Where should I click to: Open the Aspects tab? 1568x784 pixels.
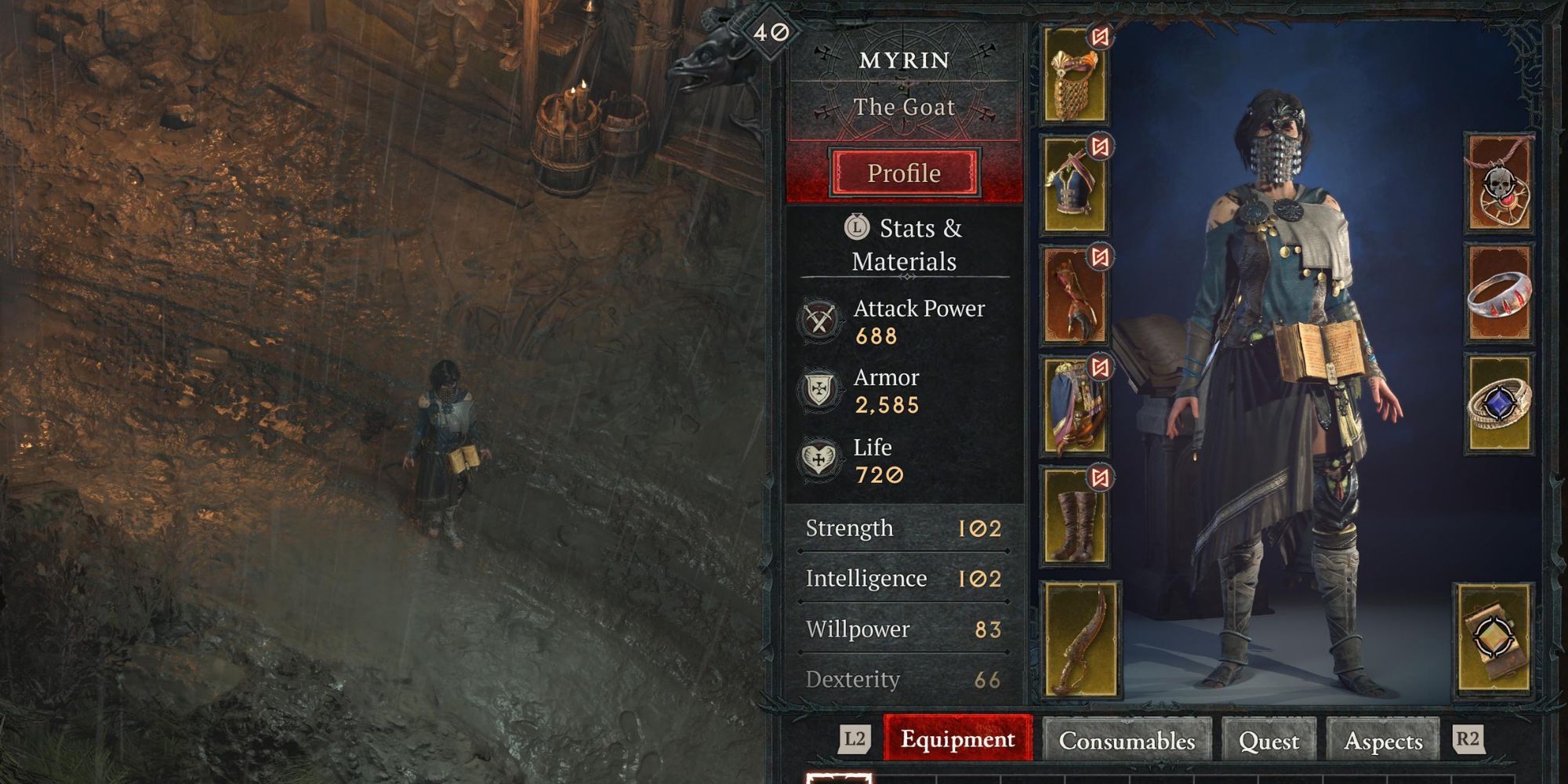[1384, 739]
